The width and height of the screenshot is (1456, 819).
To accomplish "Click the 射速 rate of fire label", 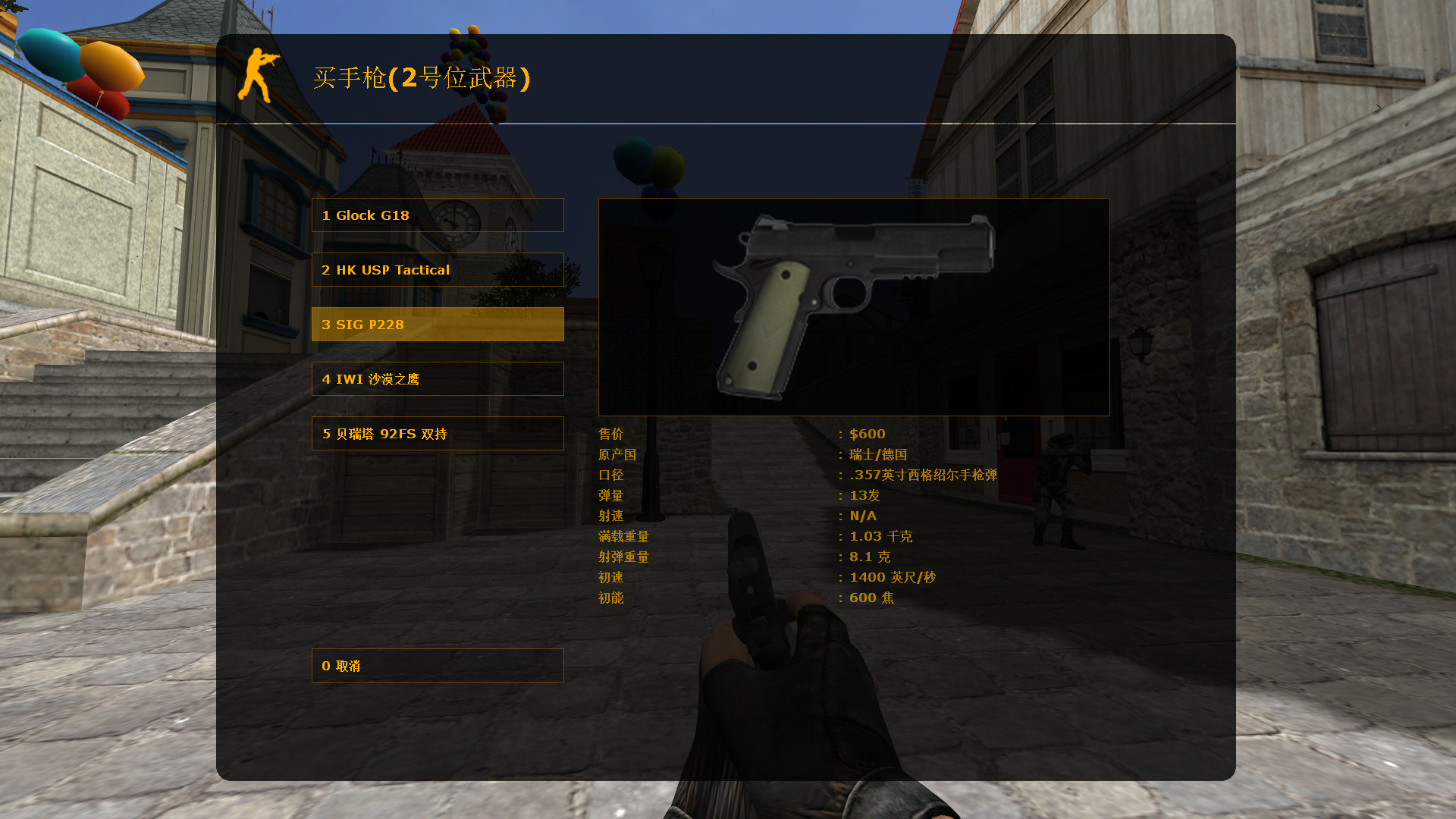I will point(610,516).
